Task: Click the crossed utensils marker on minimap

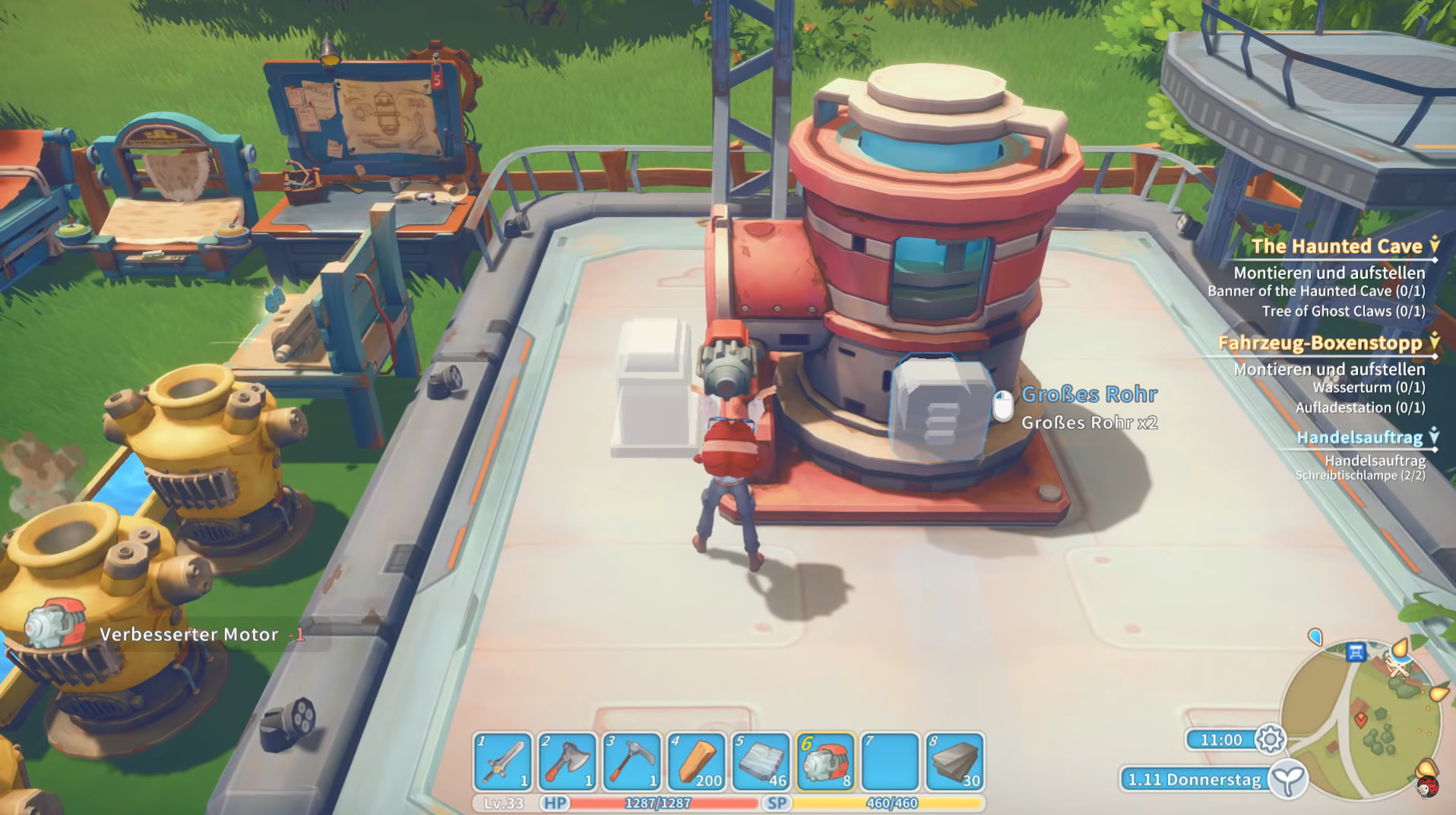Action: [1398, 666]
